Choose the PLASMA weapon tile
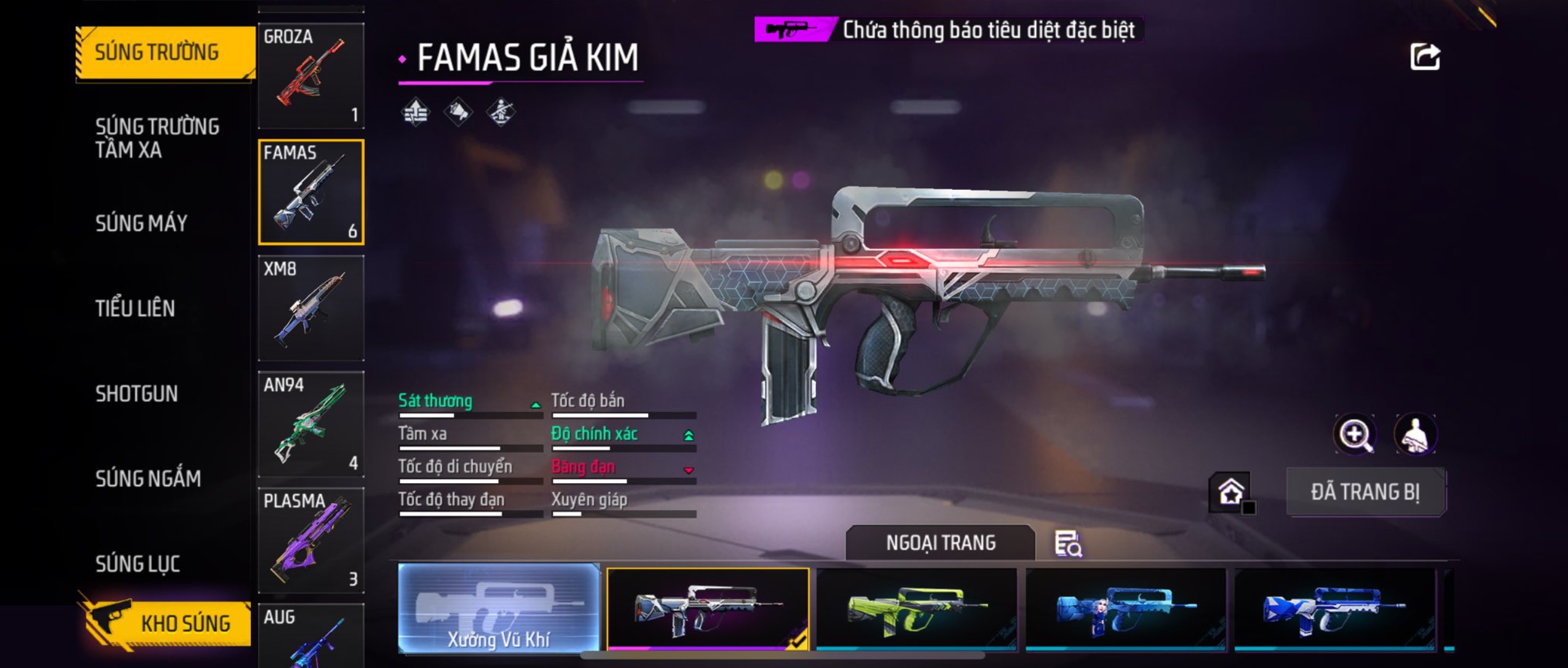Screen dimensions: 1568x668 [x=311, y=540]
